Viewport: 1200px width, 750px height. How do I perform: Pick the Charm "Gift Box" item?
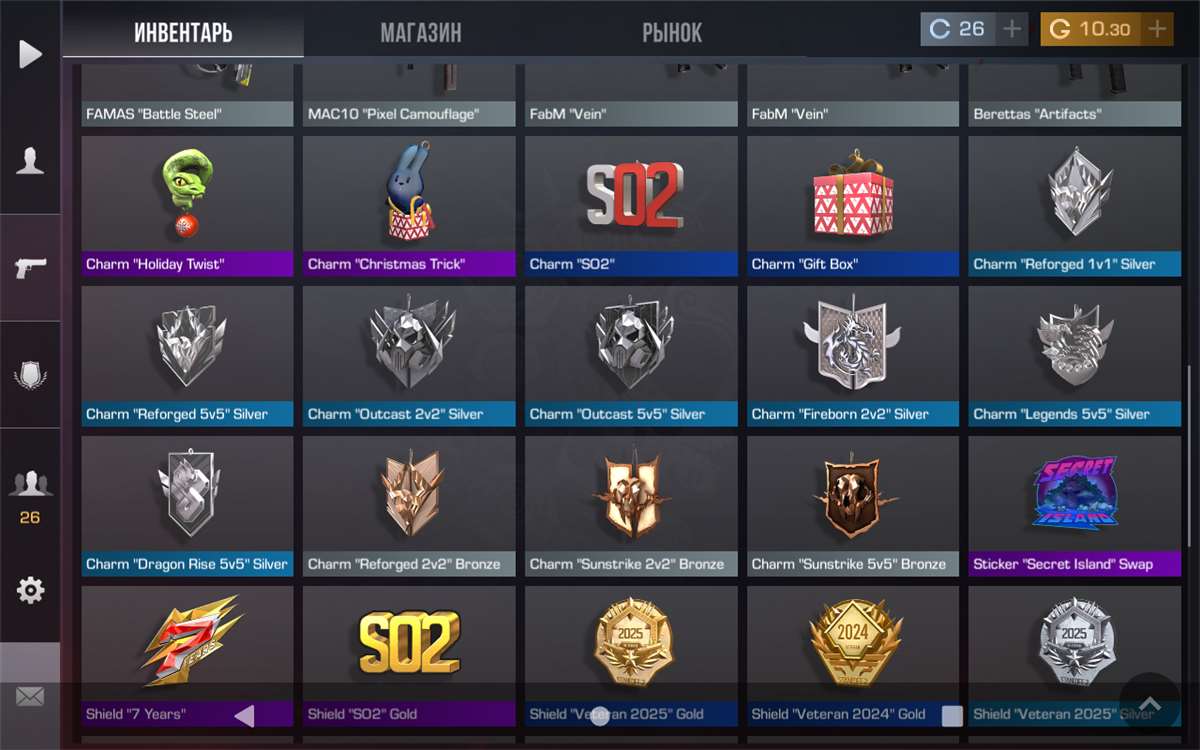tap(853, 206)
